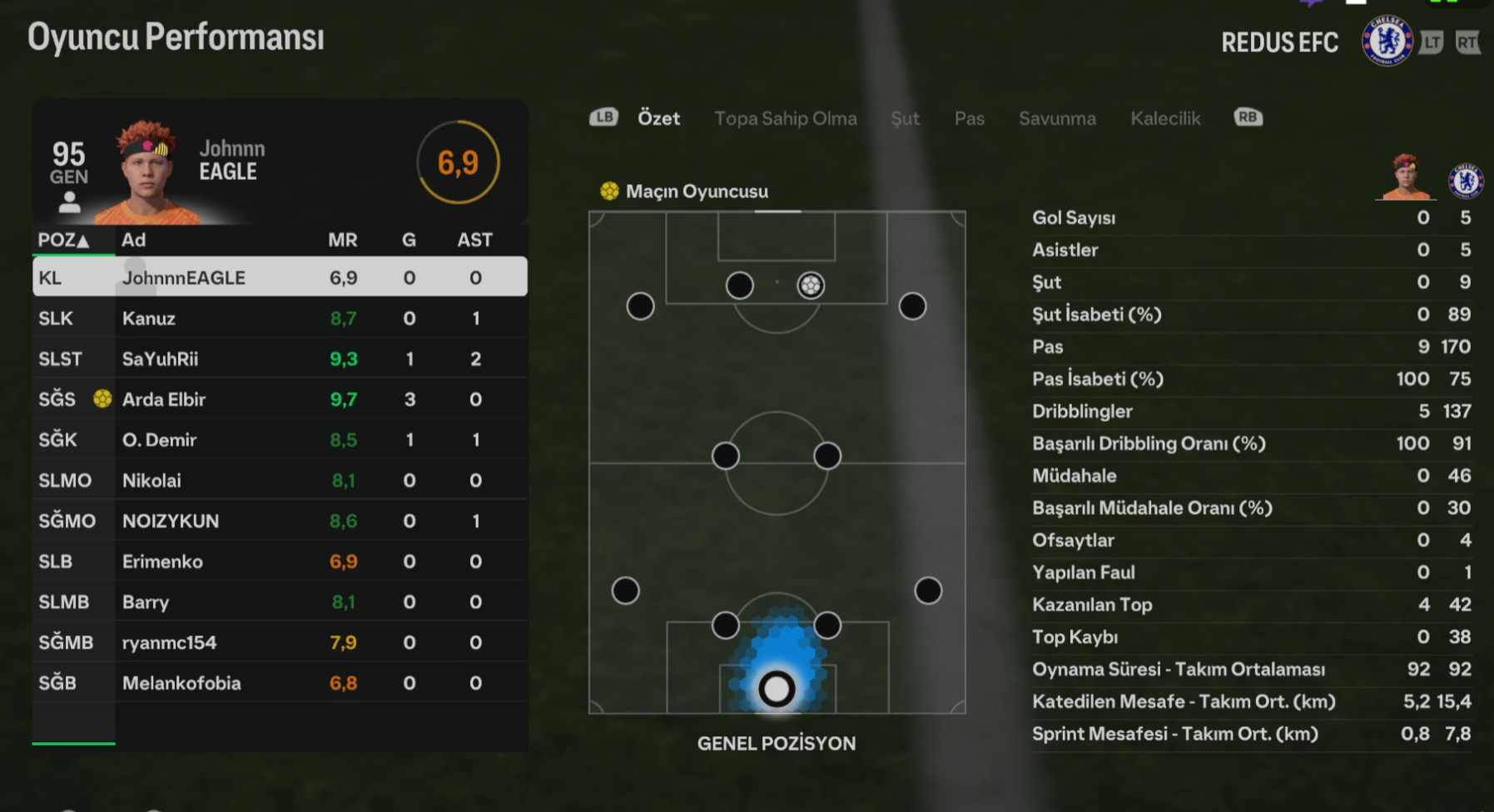Select the O. Demir row
This screenshot has width=1494, height=812.
point(280,439)
